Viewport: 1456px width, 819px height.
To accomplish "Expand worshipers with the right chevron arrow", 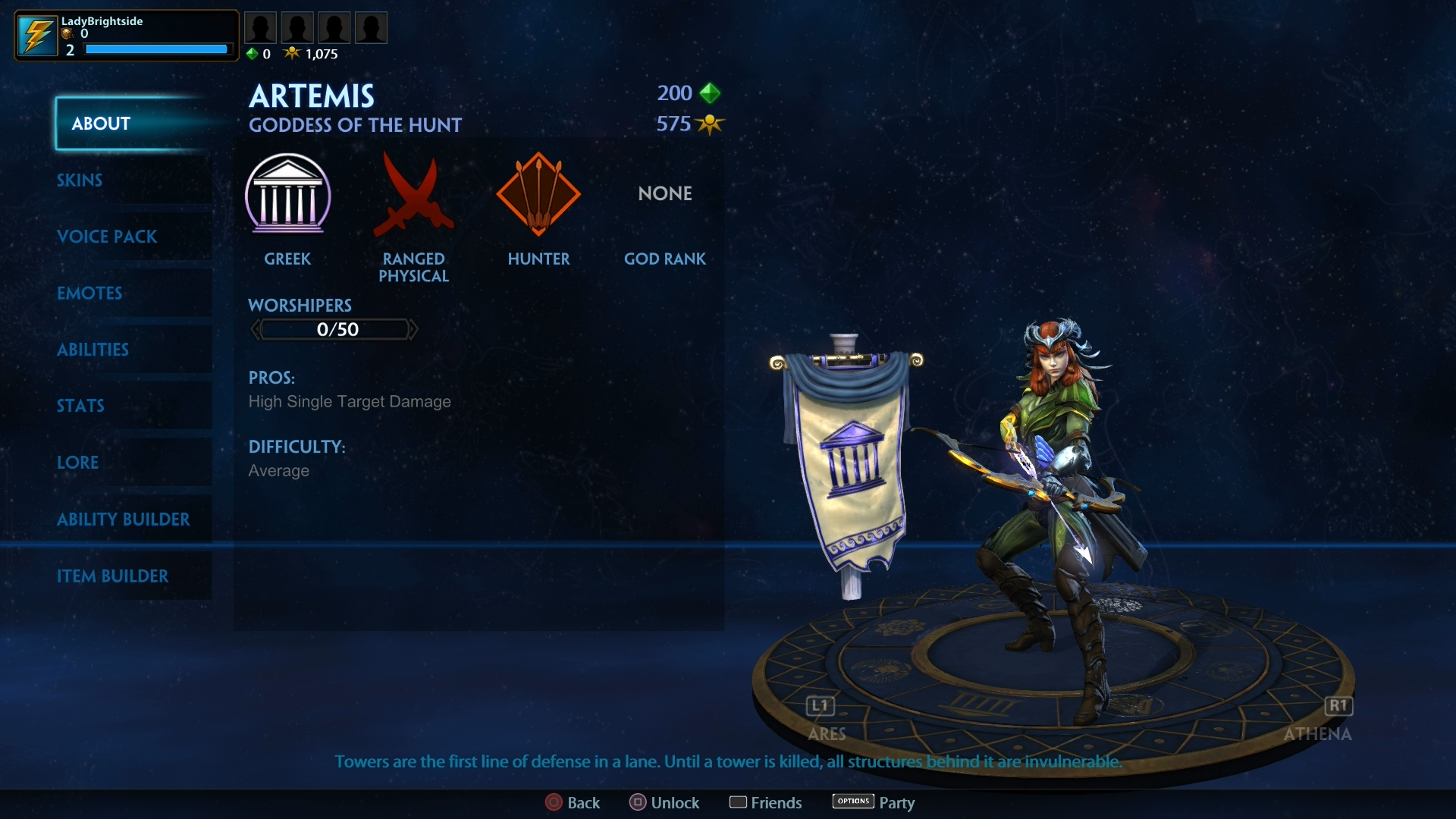I will coord(413,329).
